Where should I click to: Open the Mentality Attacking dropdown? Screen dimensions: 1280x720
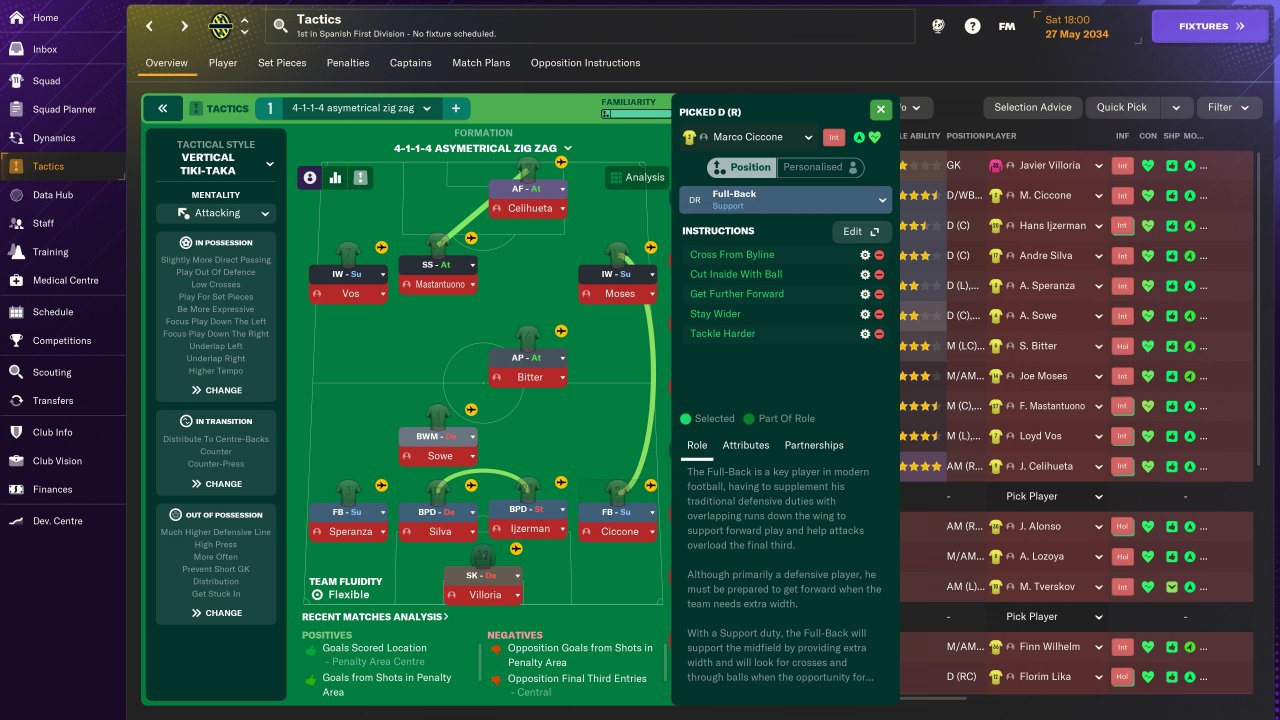216,213
